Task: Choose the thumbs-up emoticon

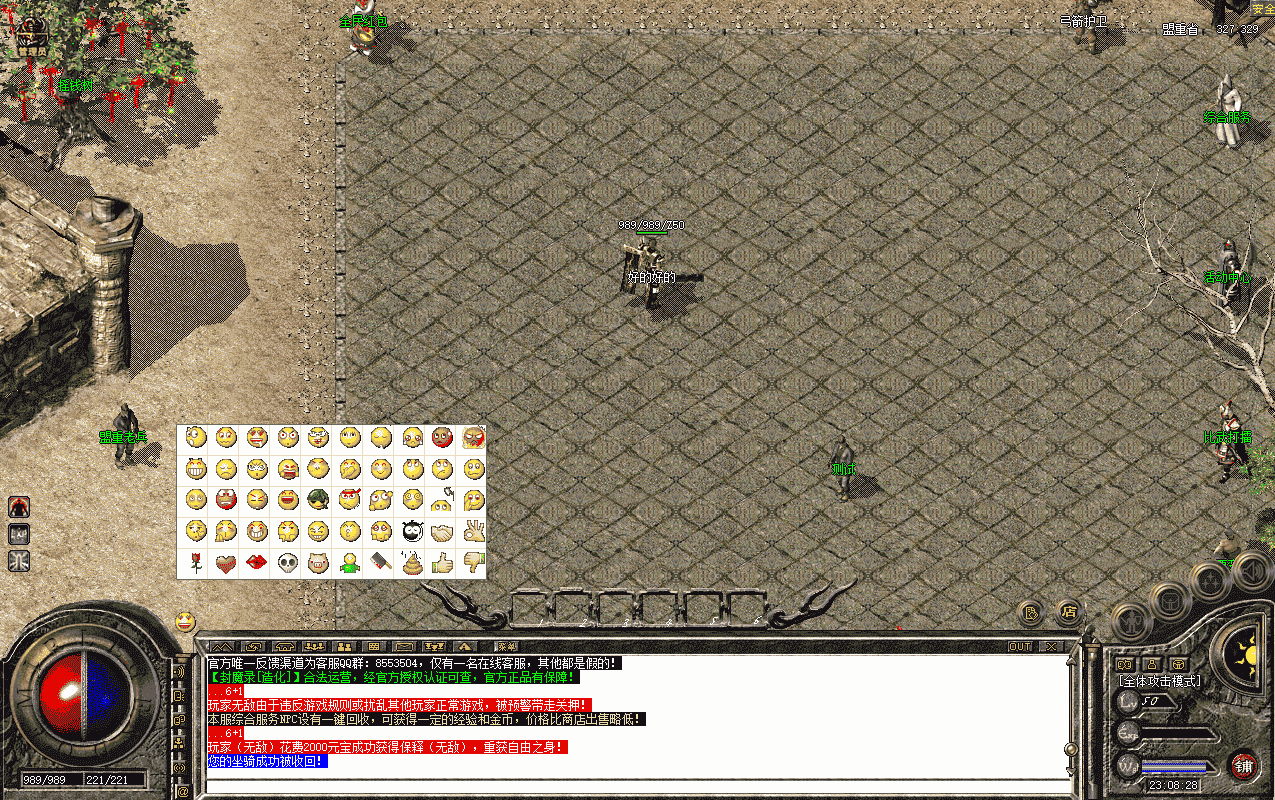Action: pos(442,562)
